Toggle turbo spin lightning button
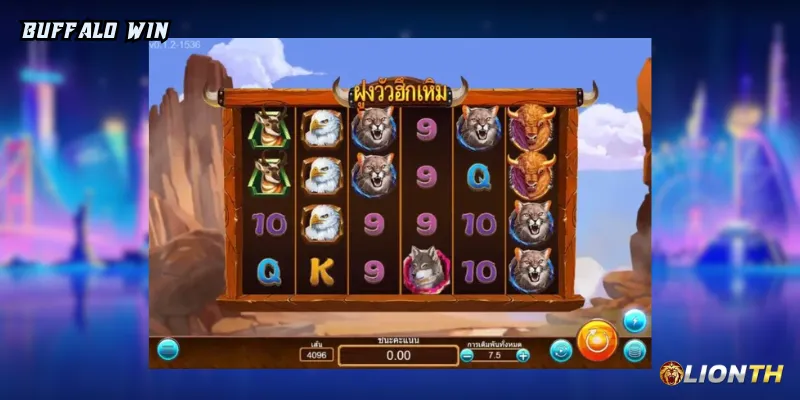The image size is (800, 400). pyautogui.click(x=634, y=320)
